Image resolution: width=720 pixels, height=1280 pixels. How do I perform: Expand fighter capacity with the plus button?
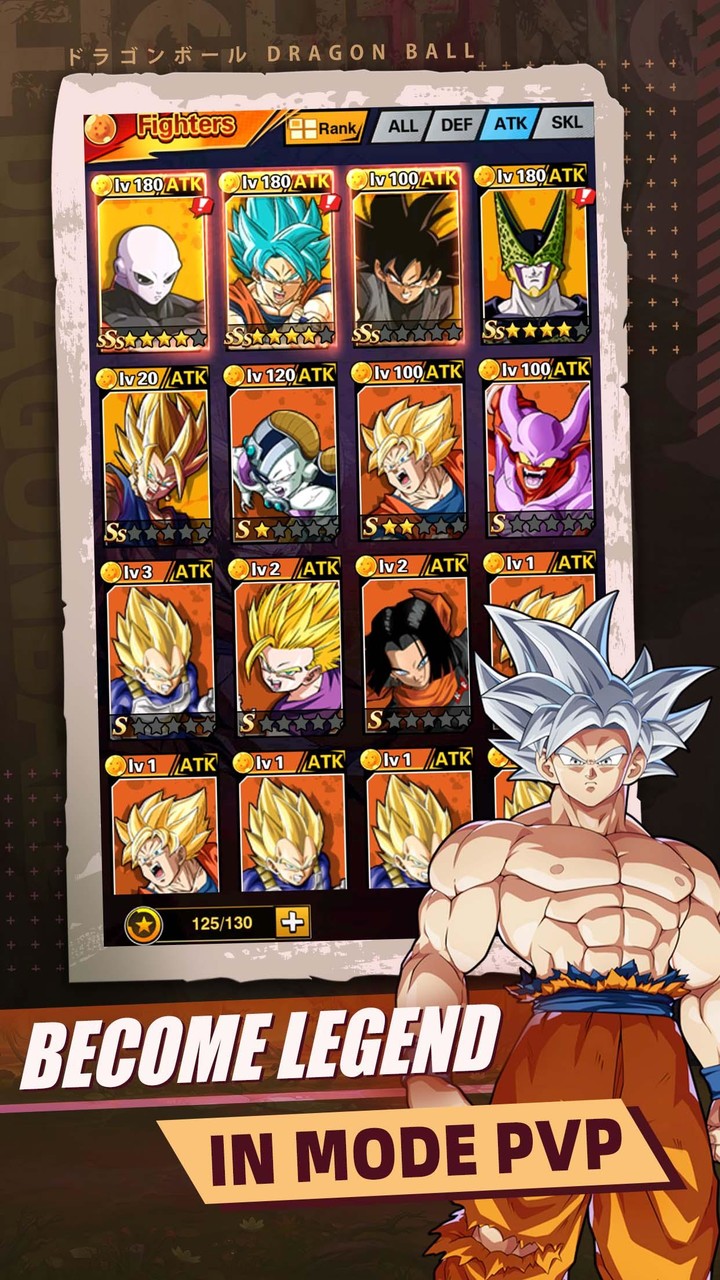292,922
